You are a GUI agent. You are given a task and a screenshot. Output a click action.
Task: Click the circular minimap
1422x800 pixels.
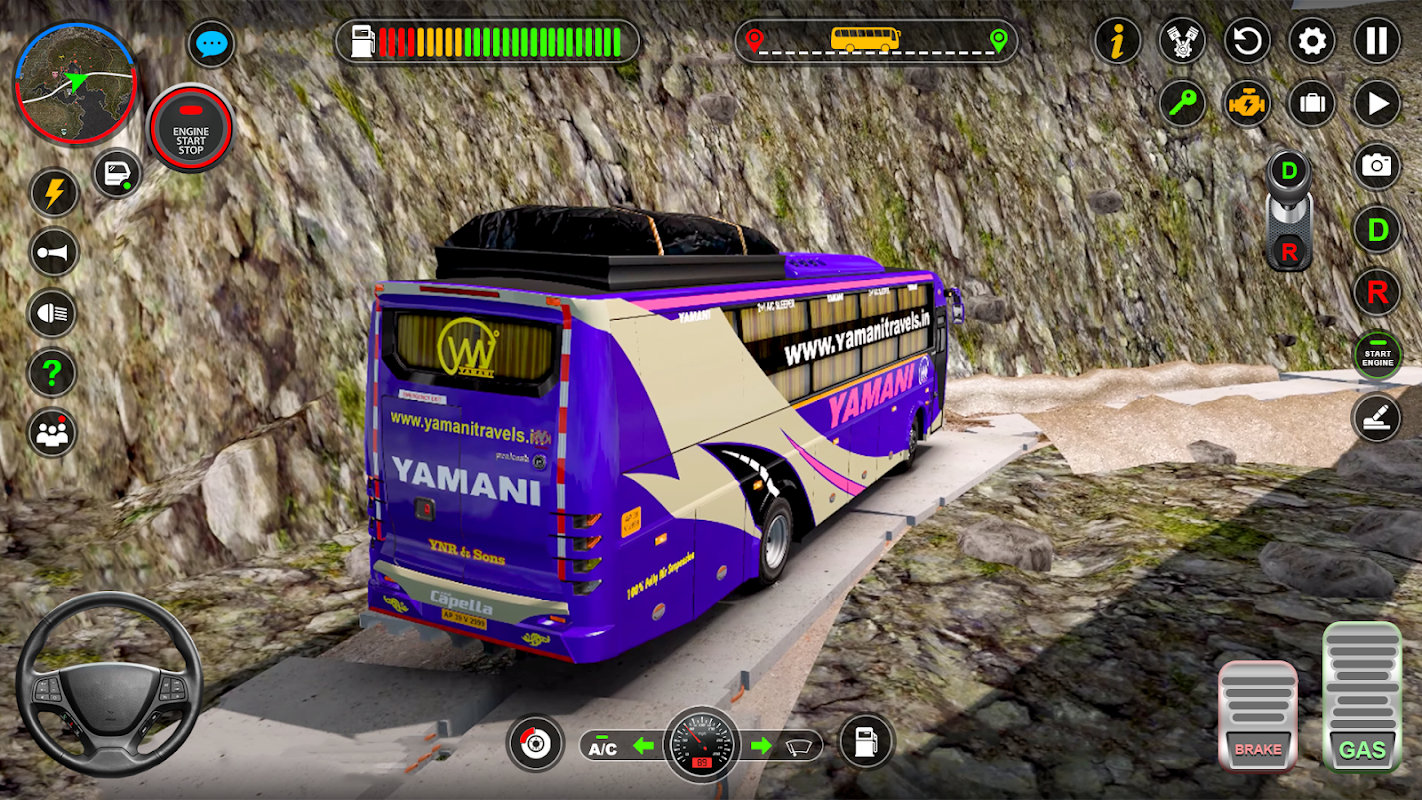point(76,82)
